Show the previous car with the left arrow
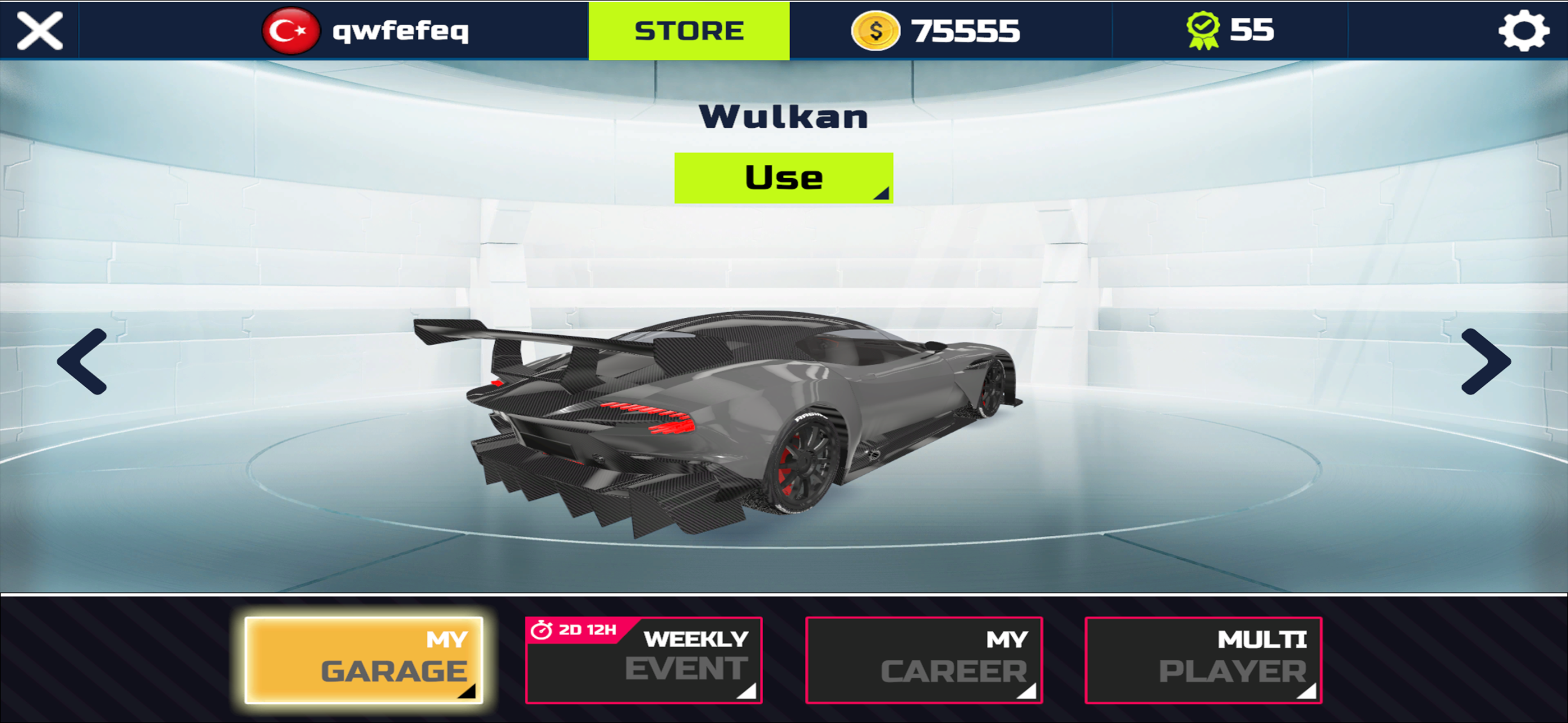The image size is (1568, 723). (x=83, y=361)
